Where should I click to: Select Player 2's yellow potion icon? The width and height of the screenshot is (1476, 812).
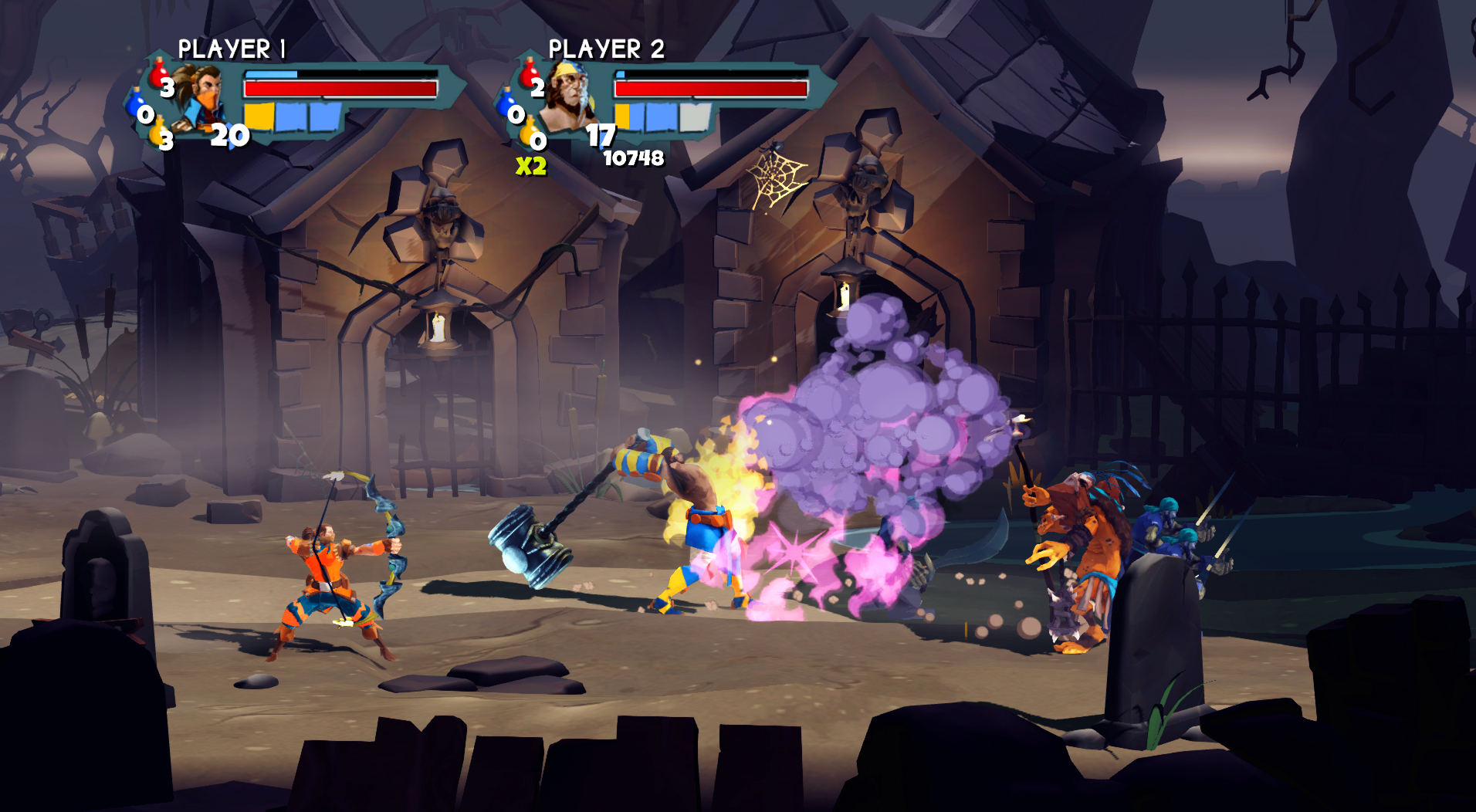point(527,131)
